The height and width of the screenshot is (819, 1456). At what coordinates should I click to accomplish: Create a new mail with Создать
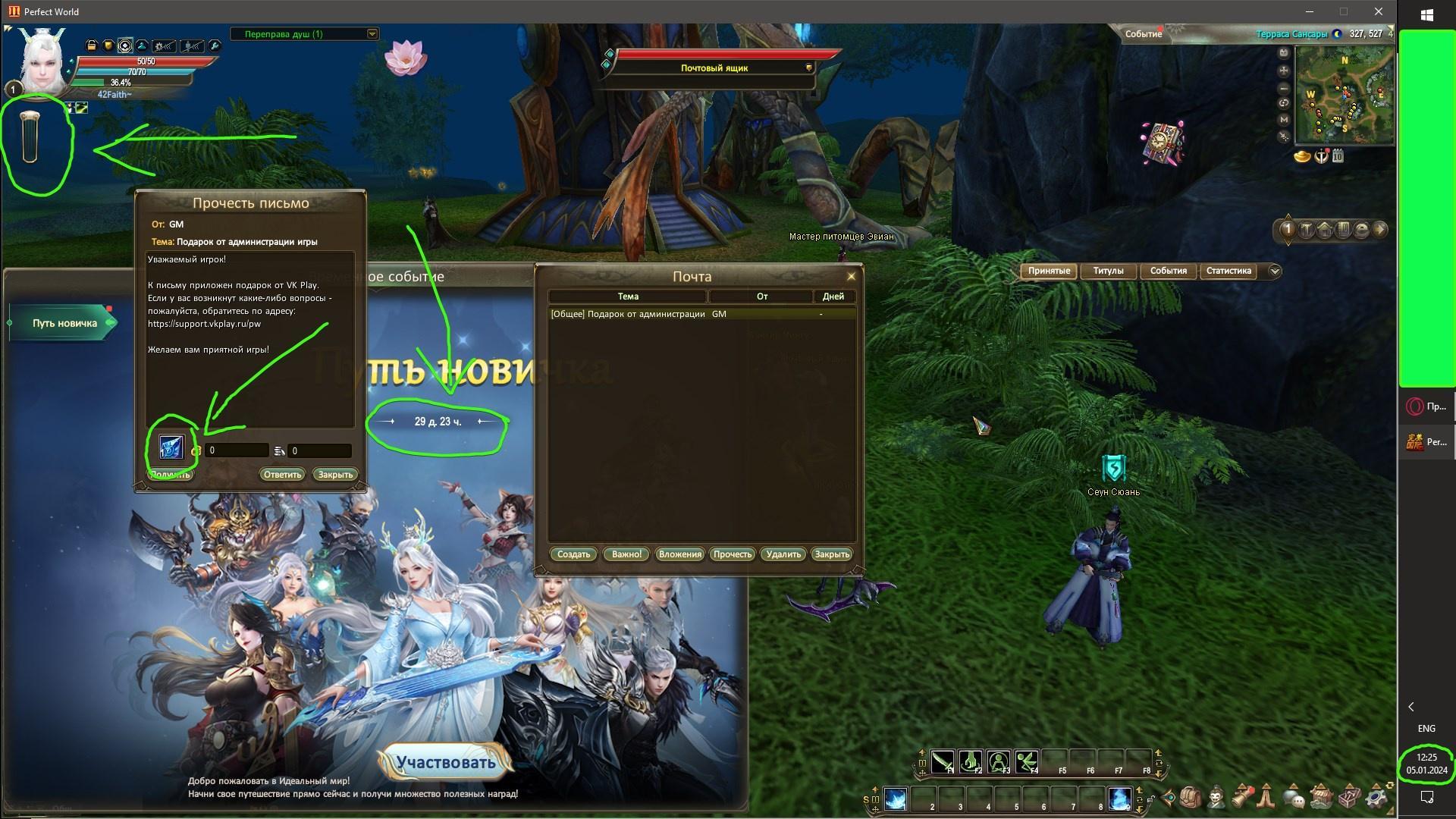pos(573,554)
